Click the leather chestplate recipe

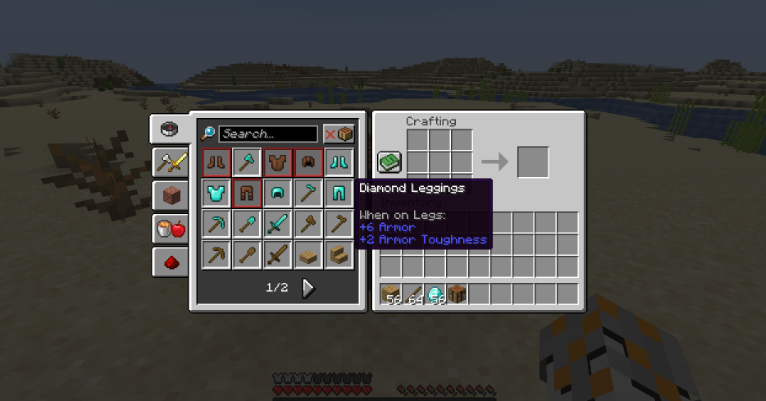coord(277,161)
